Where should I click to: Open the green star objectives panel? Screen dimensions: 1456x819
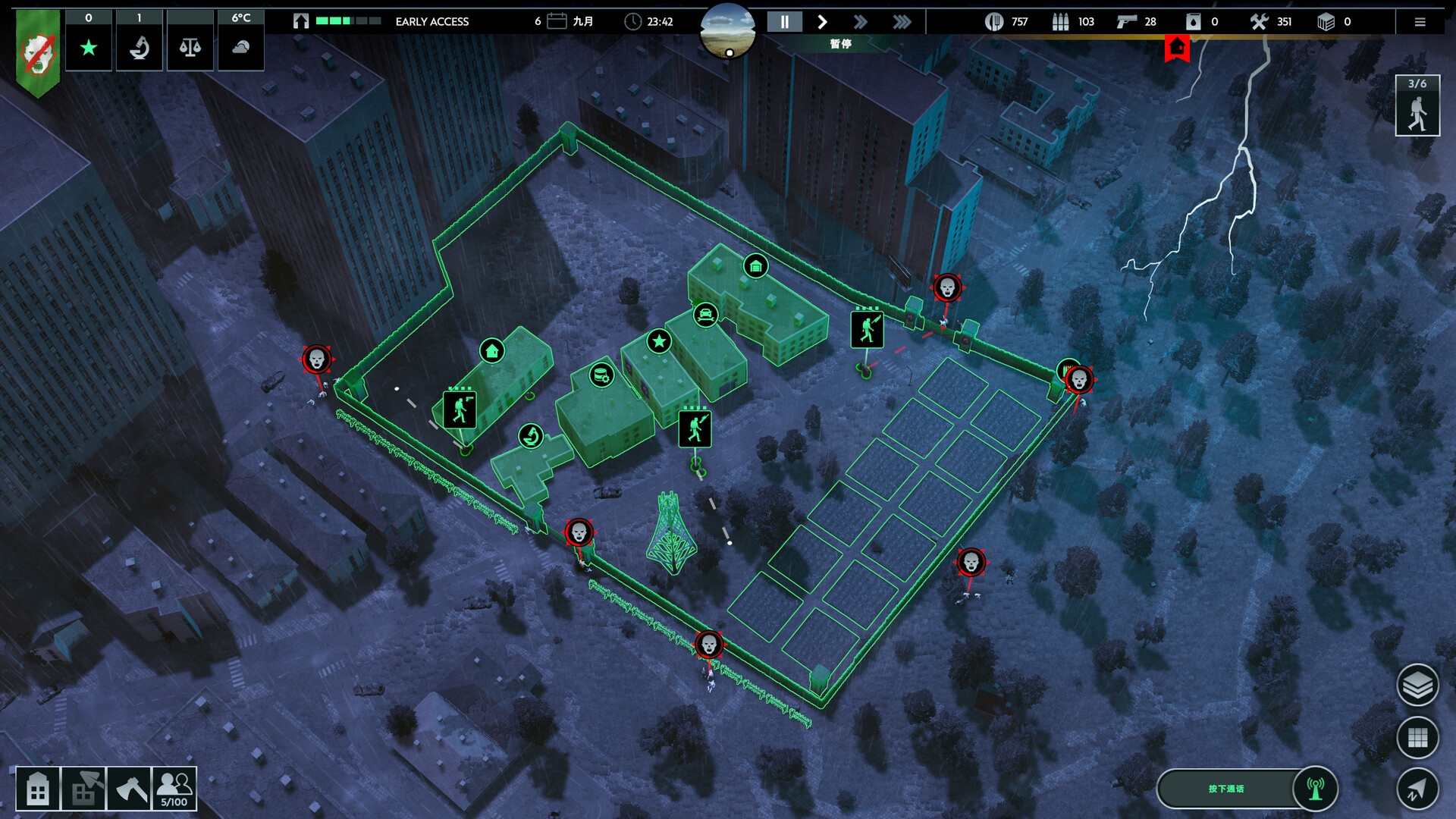pos(89,48)
